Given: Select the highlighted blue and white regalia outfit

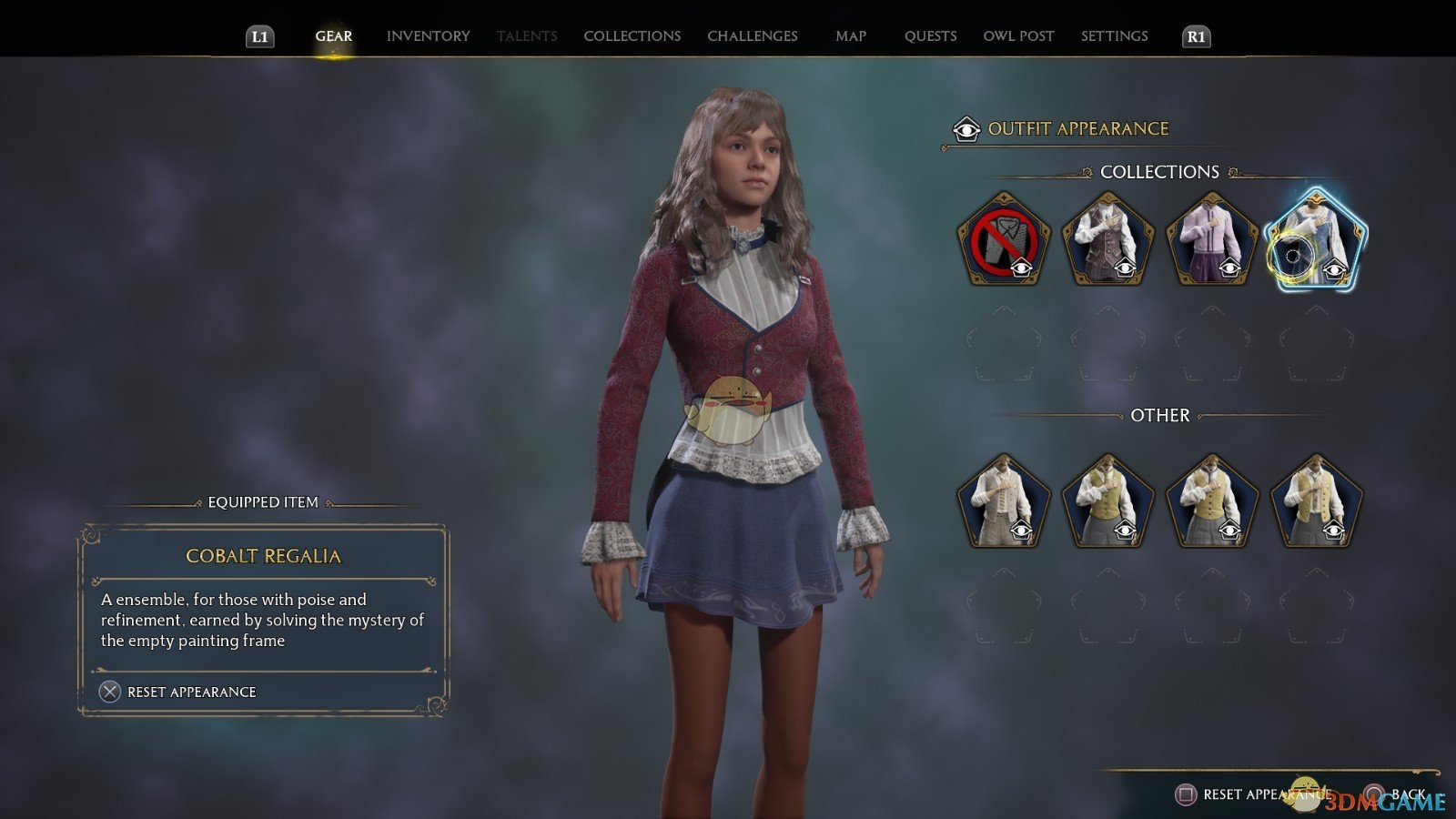Looking at the screenshot, I should pos(1316,240).
